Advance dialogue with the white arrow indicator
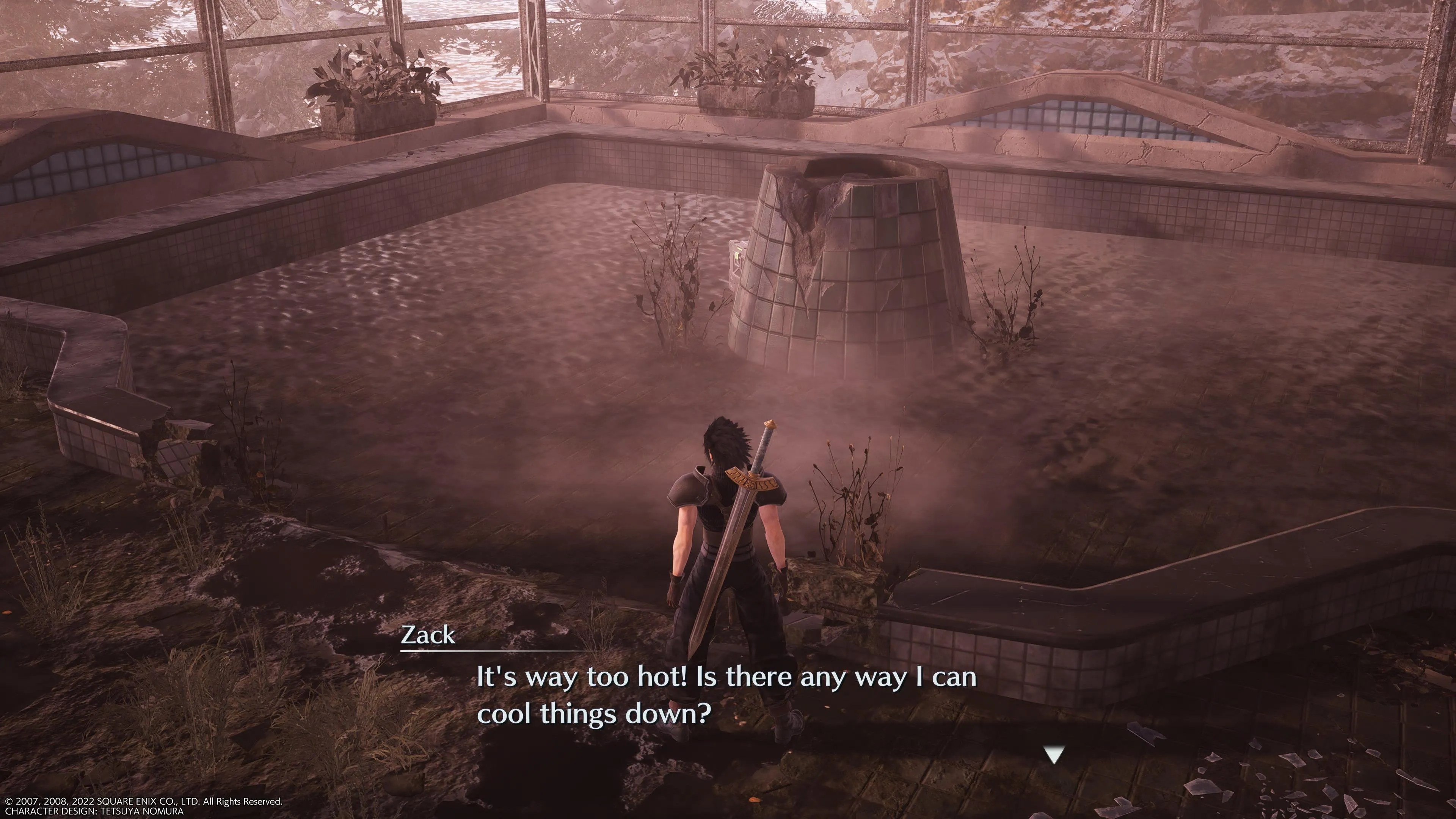This screenshot has height=819, width=1456. click(x=1054, y=755)
